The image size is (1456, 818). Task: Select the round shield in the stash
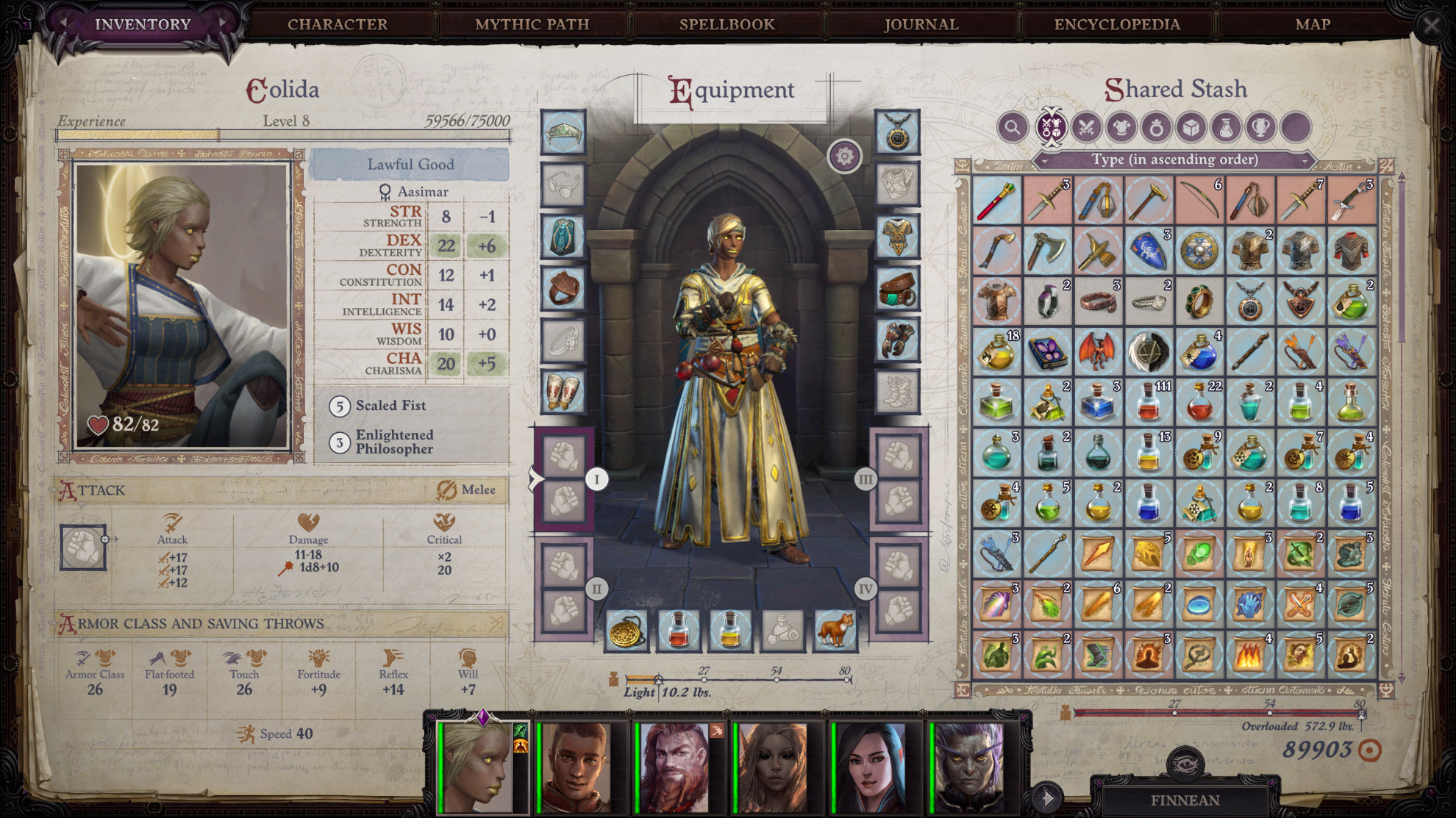[x=1199, y=251]
